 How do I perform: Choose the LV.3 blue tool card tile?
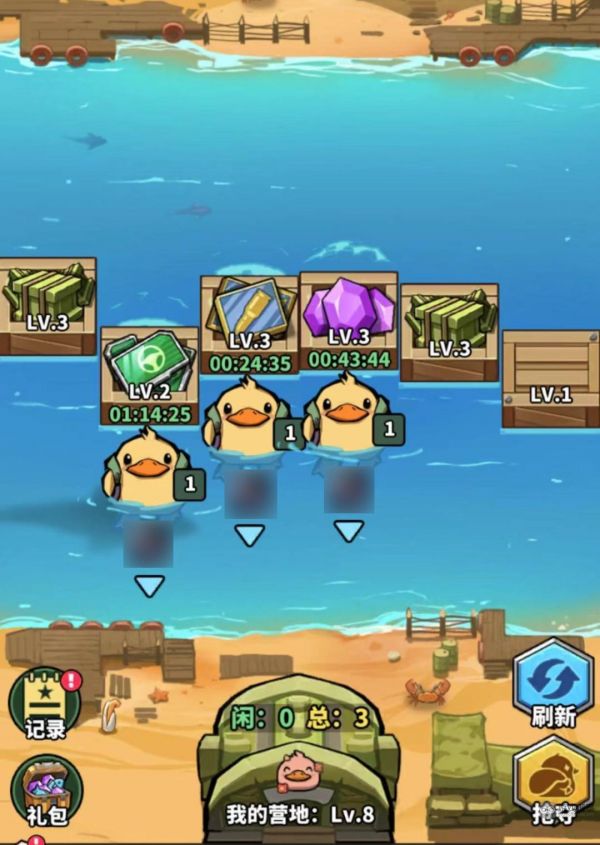[x=249, y=317]
